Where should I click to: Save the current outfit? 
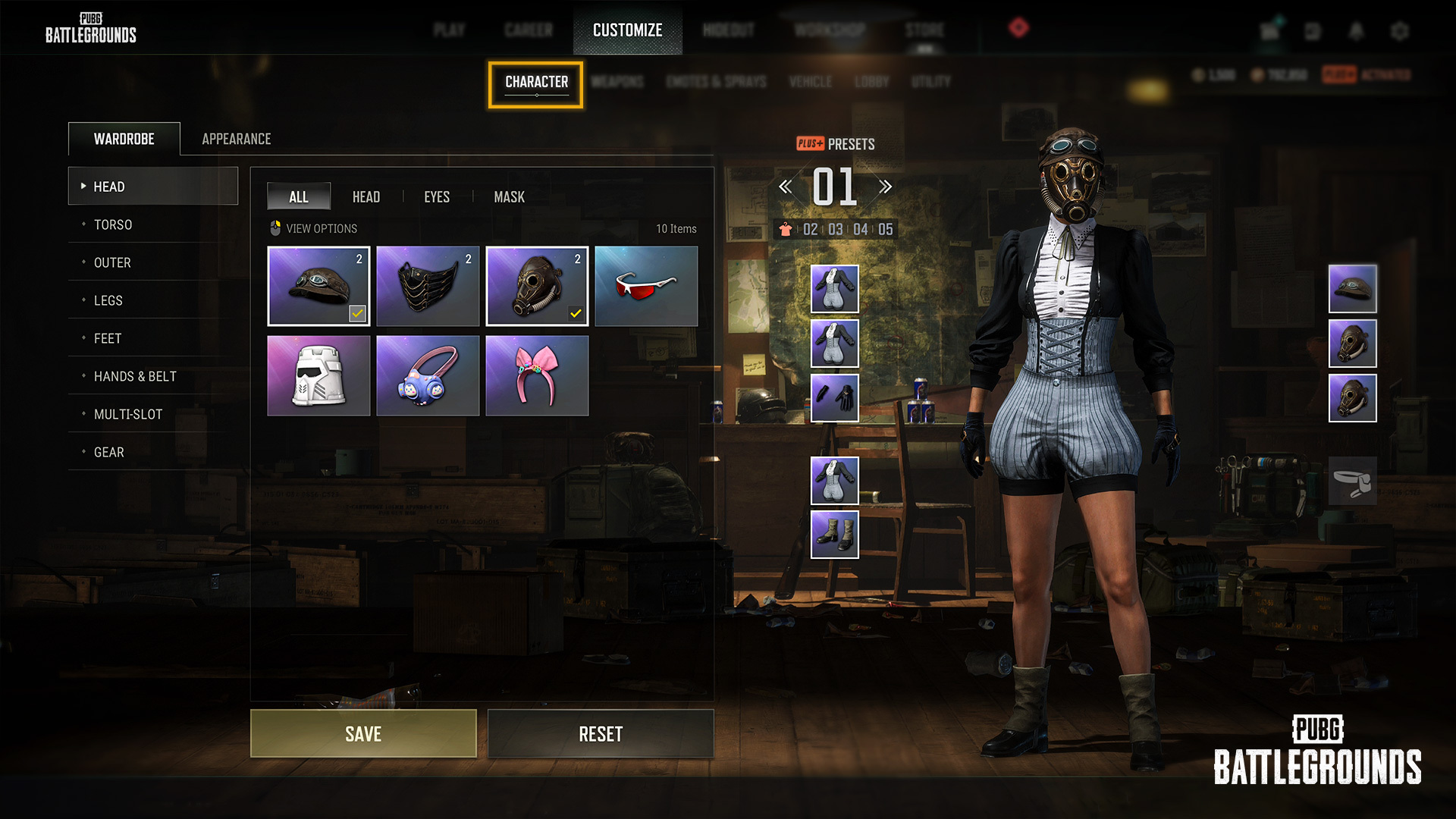click(363, 733)
